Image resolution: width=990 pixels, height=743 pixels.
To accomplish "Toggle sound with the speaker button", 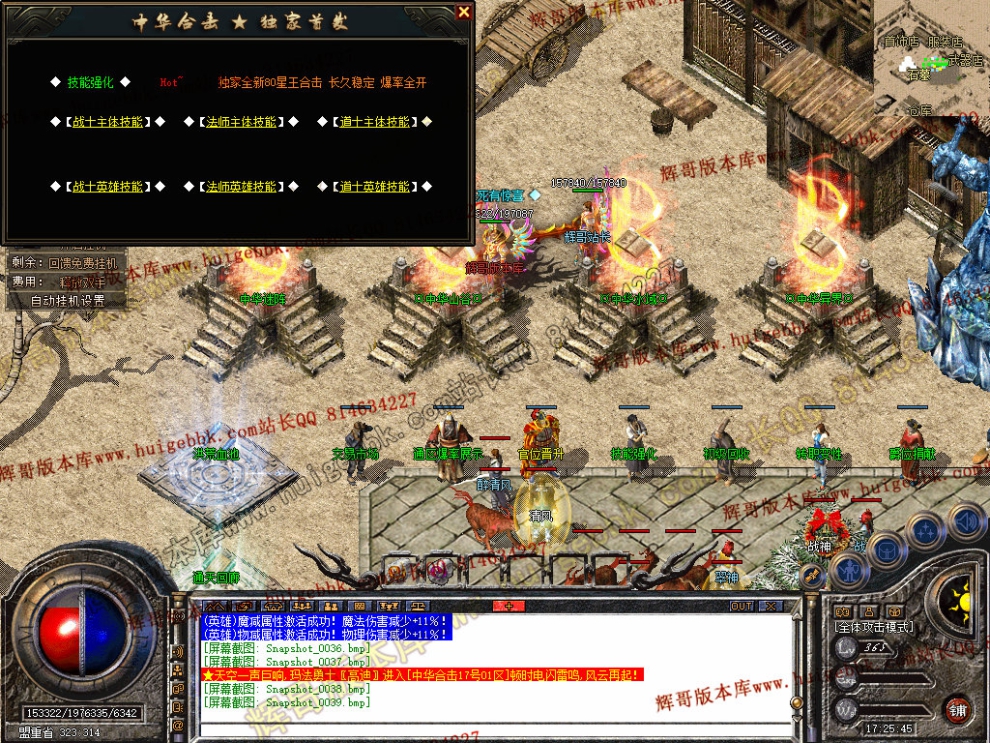I will click(965, 520).
